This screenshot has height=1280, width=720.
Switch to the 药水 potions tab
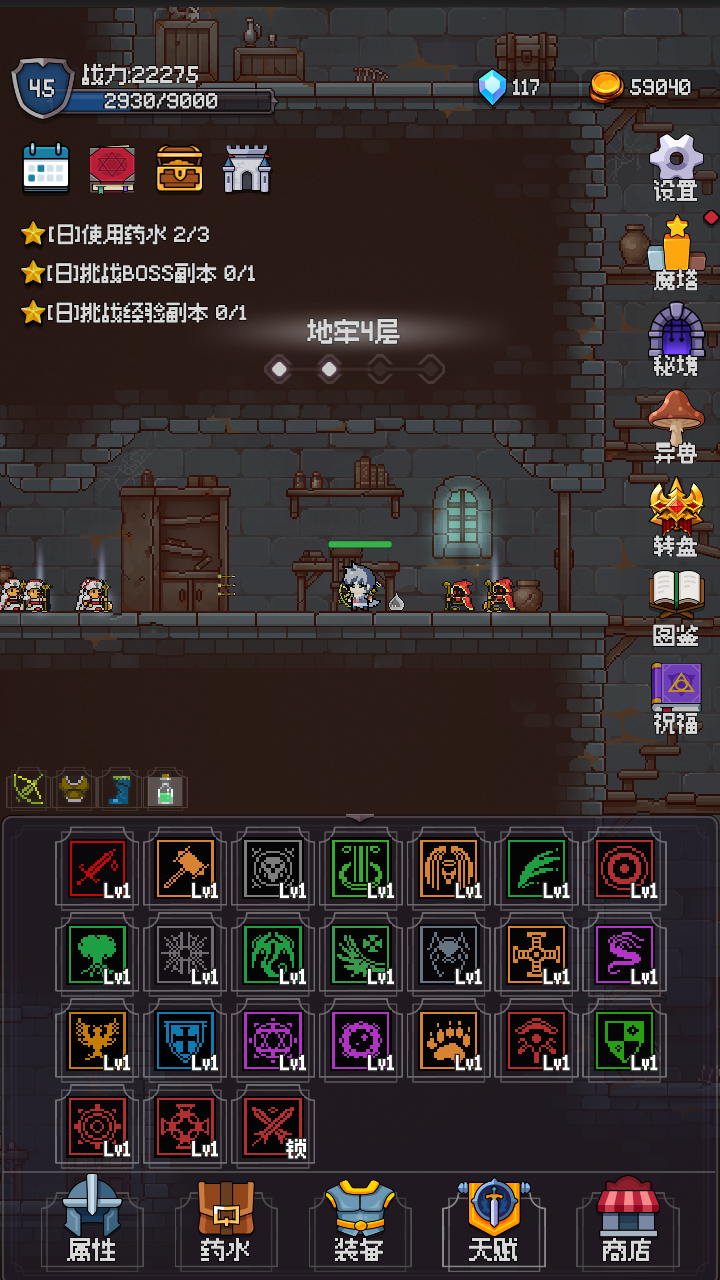tap(225, 1220)
